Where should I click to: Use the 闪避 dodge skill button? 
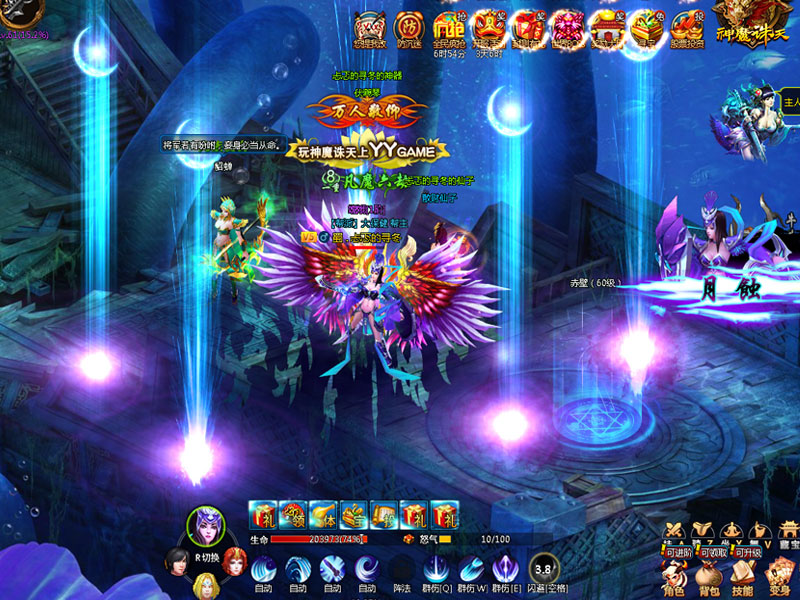(544, 569)
